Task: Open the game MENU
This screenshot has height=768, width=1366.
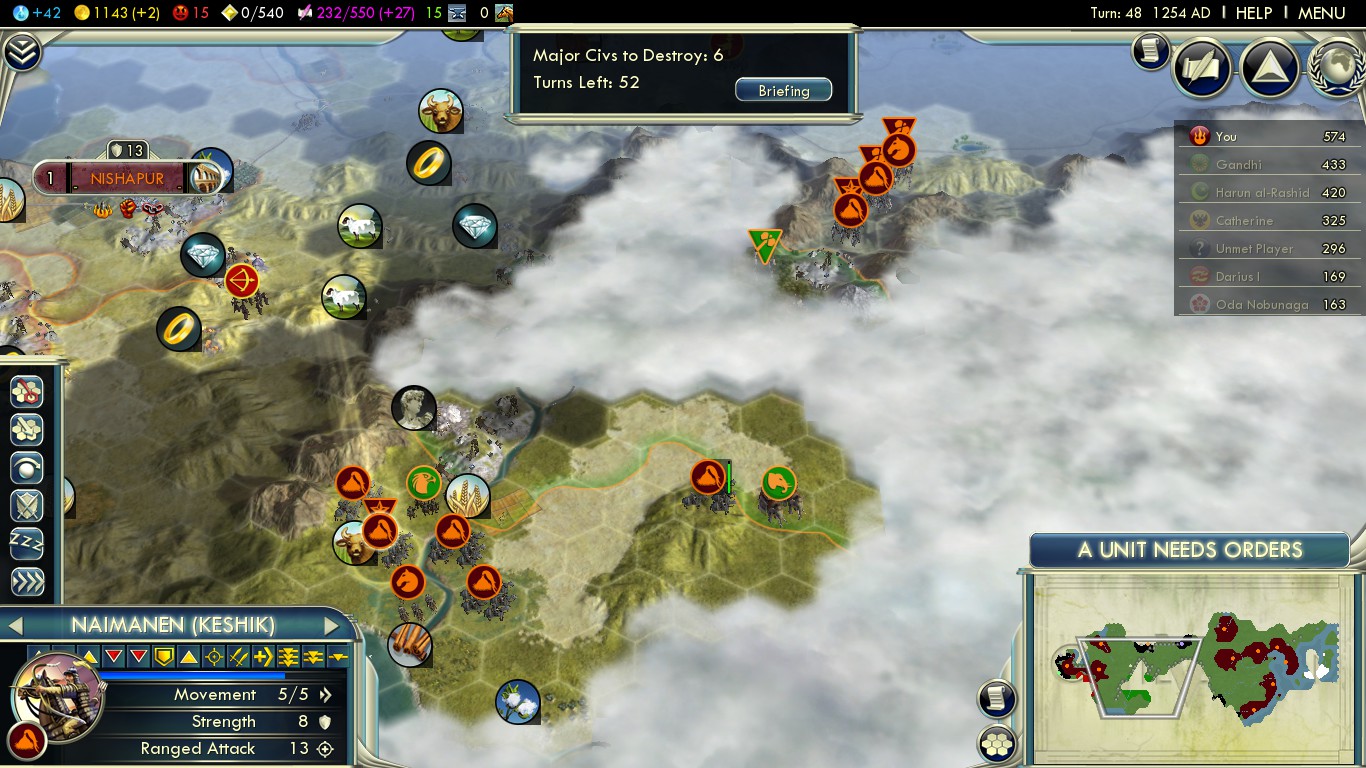Action: (x=1321, y=13)
